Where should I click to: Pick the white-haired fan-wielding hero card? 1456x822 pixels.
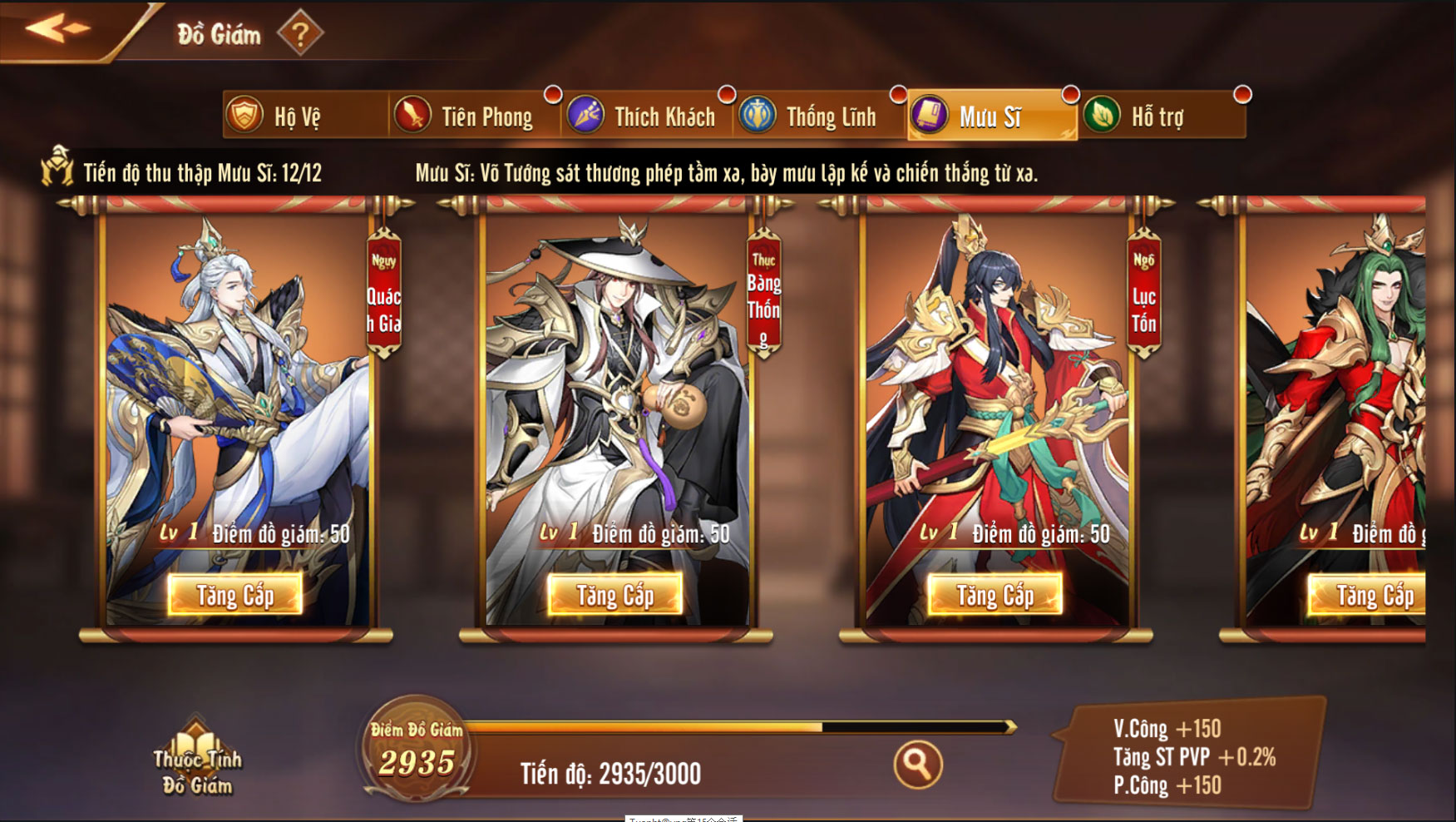(x=237, y=391)
